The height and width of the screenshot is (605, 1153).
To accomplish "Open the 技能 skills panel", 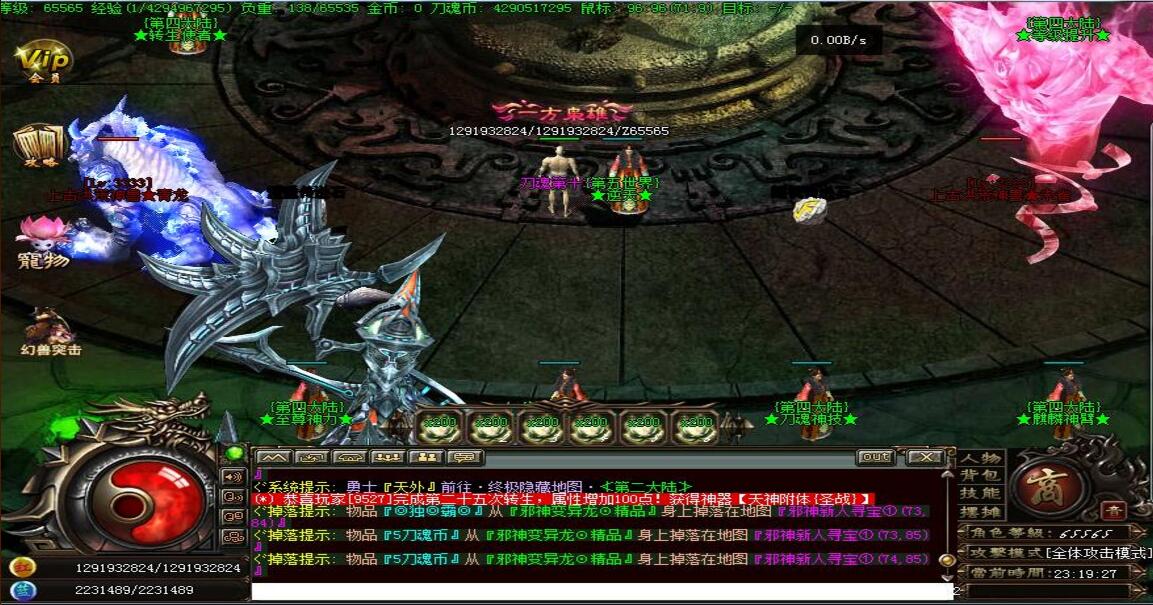I will coord(980,493).
